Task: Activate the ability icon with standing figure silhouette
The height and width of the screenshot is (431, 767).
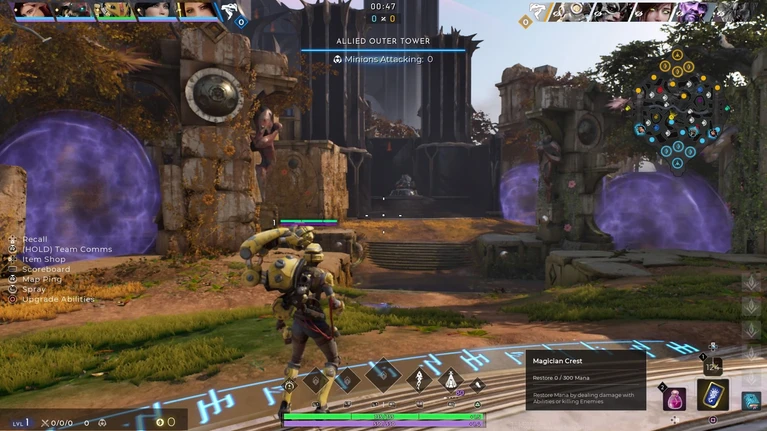Action: tap(451, 379)
